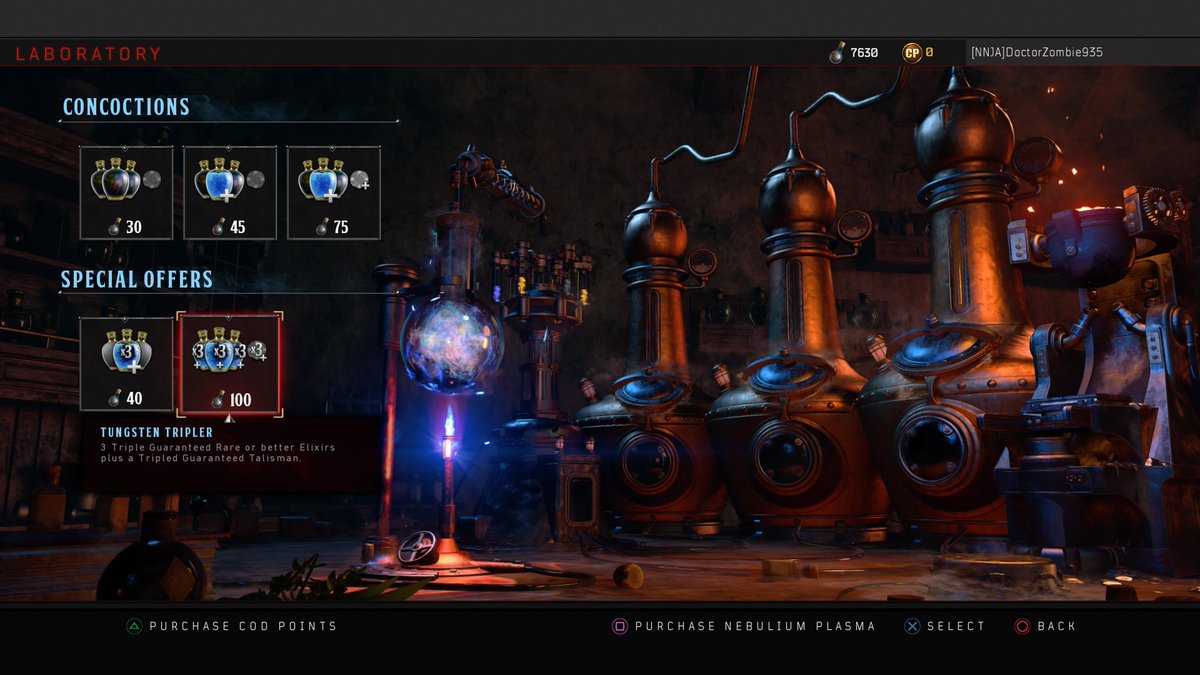Go Back from the Laboratory
Image resolution: width=1200 pixels, height=675 pixels.
(x=1046, y=626)
